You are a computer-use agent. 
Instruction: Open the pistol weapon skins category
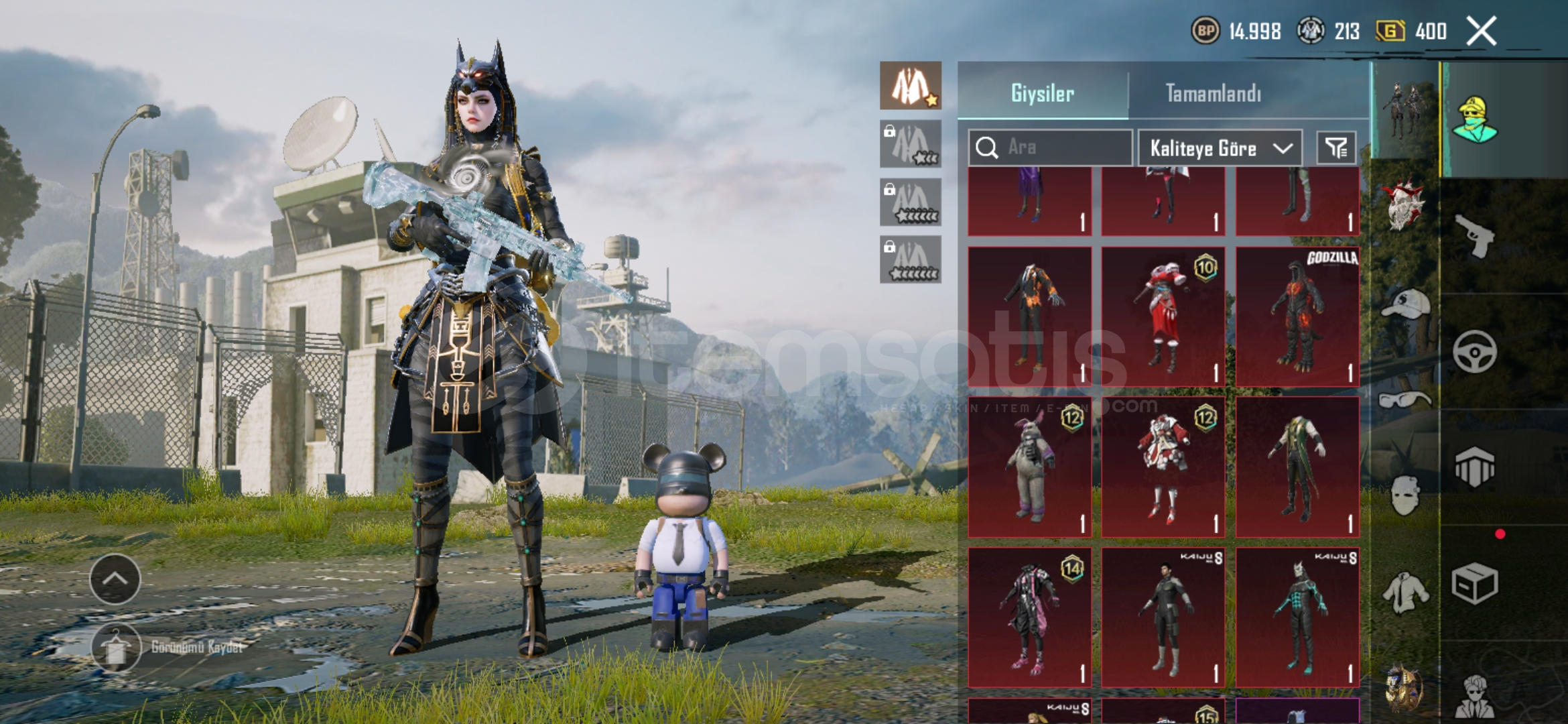tap(1475, 236)
